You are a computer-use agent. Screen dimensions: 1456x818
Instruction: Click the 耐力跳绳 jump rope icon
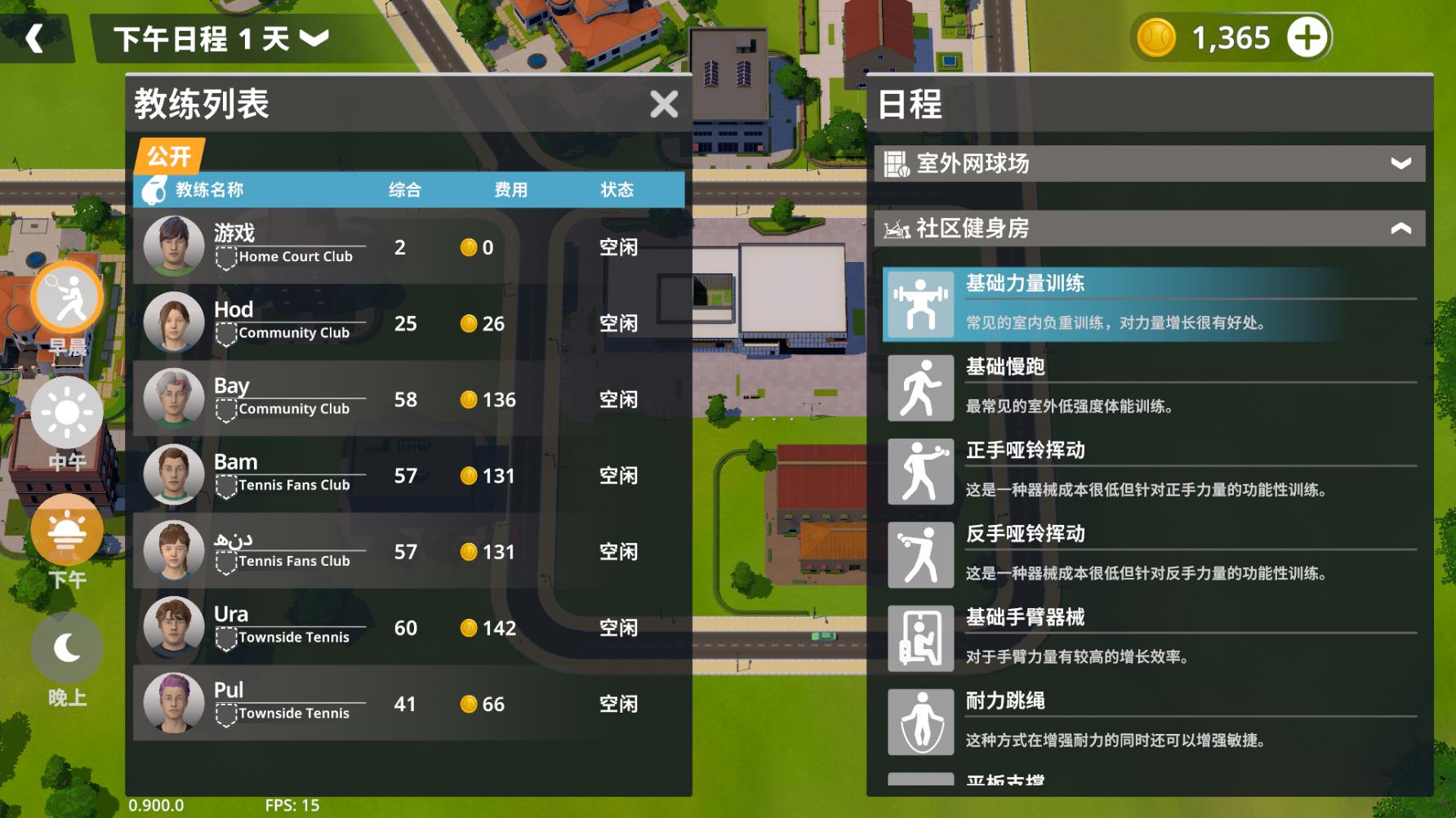click(x=920, y=722)
